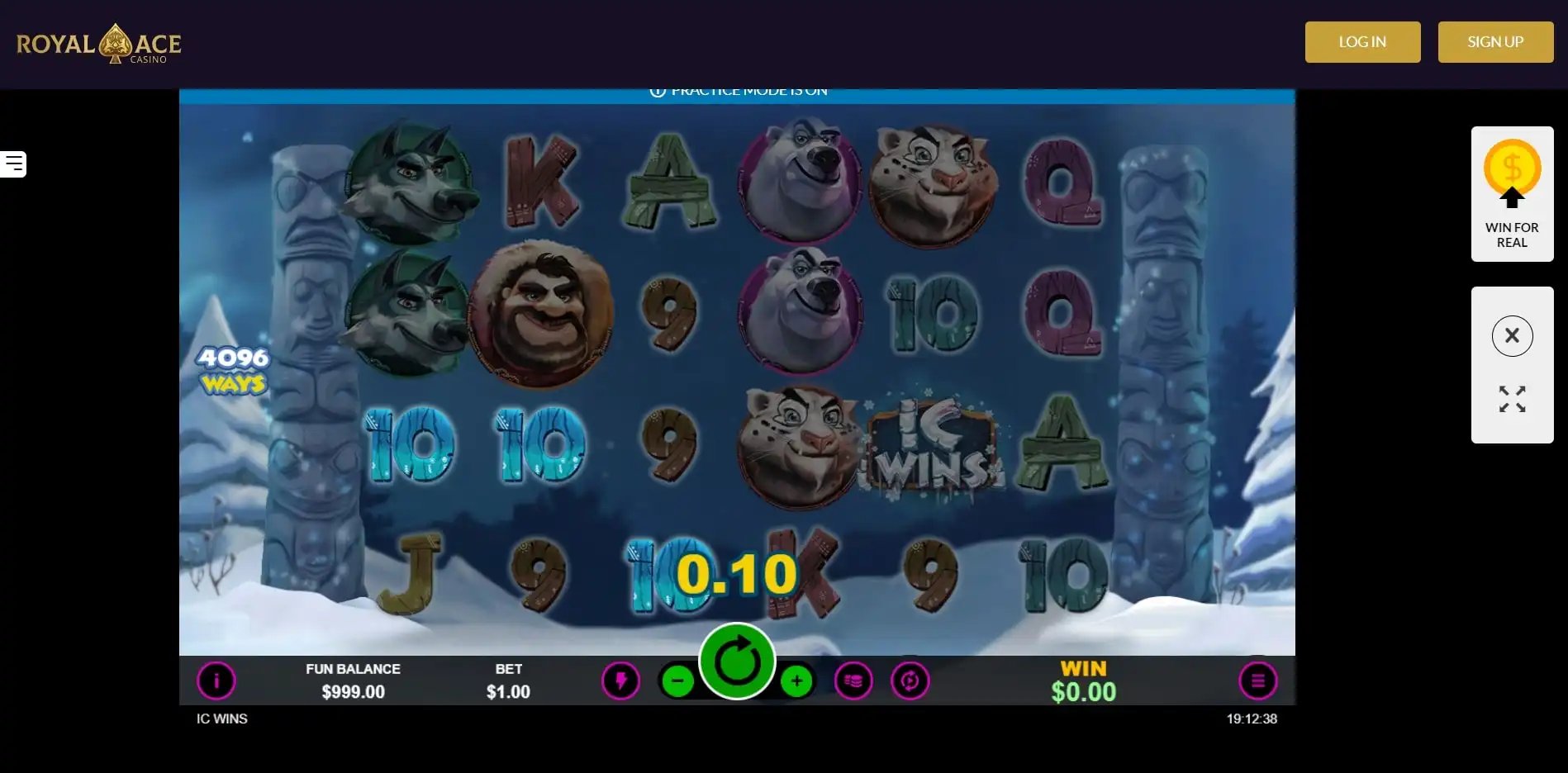Toggle the lightning bolt turbo mode

[x=620, y=681]
